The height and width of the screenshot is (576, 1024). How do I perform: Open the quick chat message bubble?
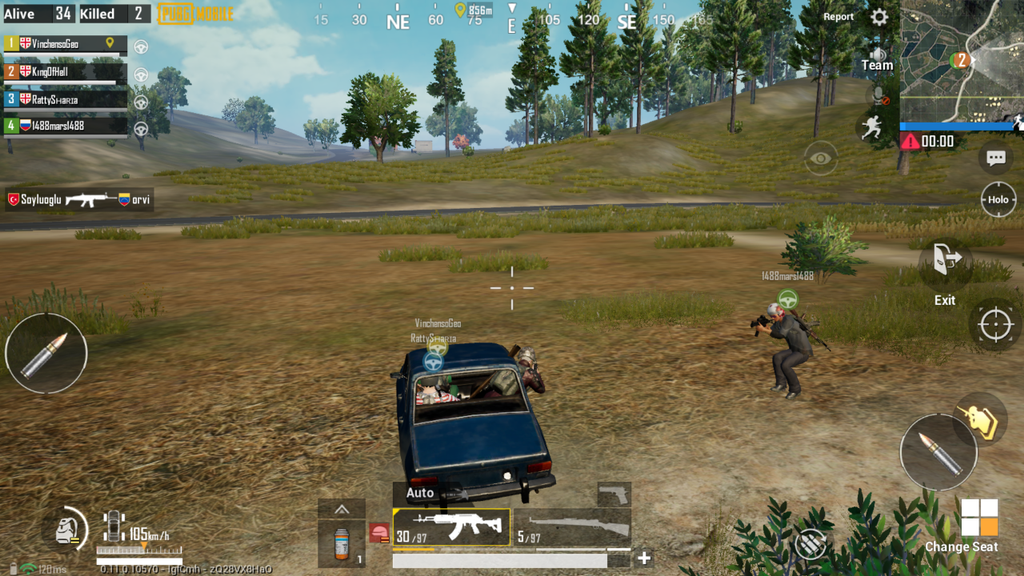click(995, 158)
